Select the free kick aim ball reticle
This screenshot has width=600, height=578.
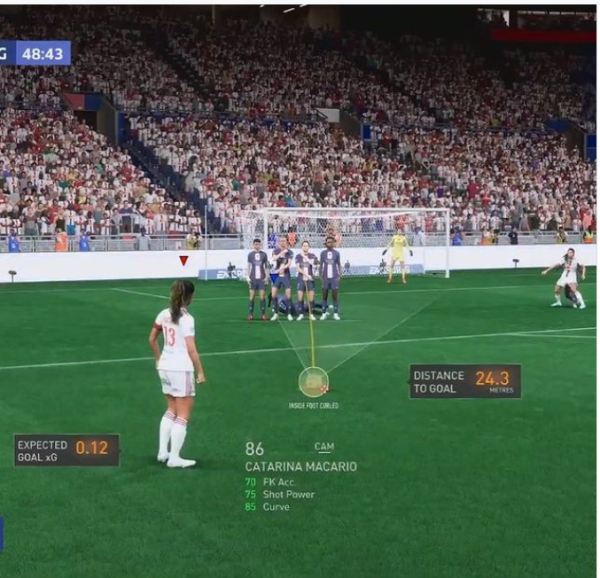(x=313, y=381)
